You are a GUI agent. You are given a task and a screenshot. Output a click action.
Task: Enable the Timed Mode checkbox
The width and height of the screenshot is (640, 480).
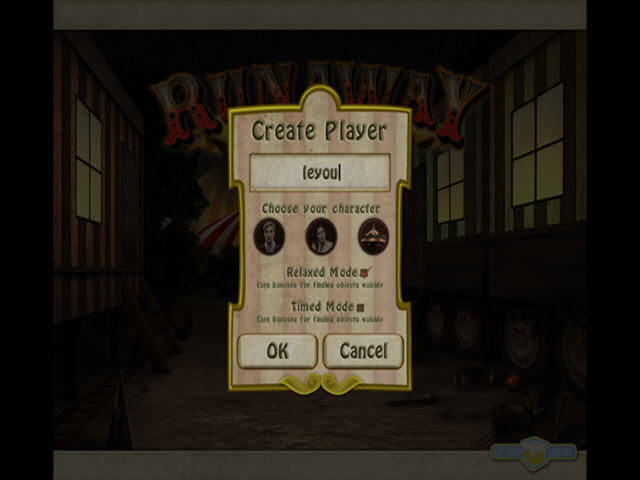[x=361, y=307]
